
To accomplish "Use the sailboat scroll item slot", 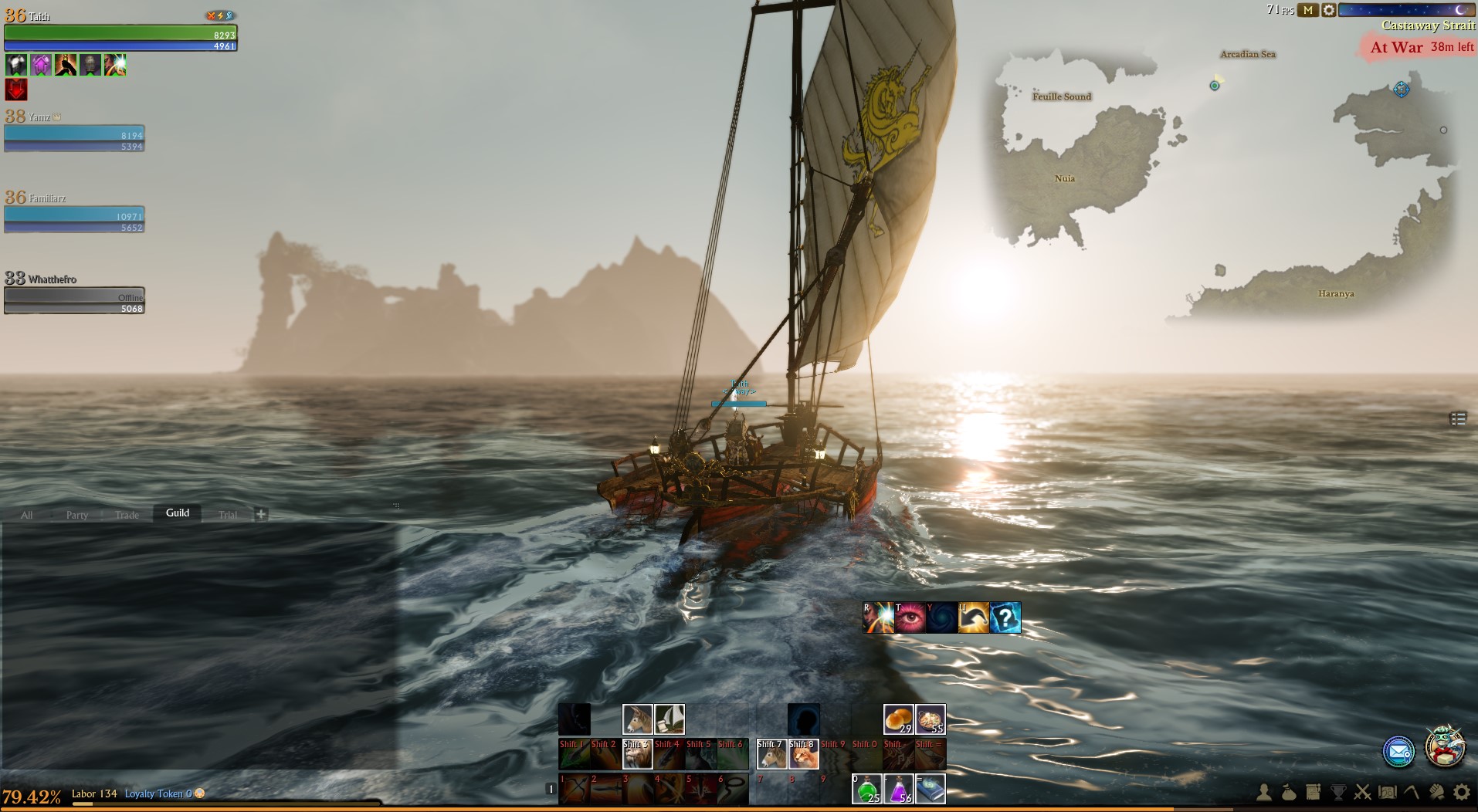I will (670, 719).
